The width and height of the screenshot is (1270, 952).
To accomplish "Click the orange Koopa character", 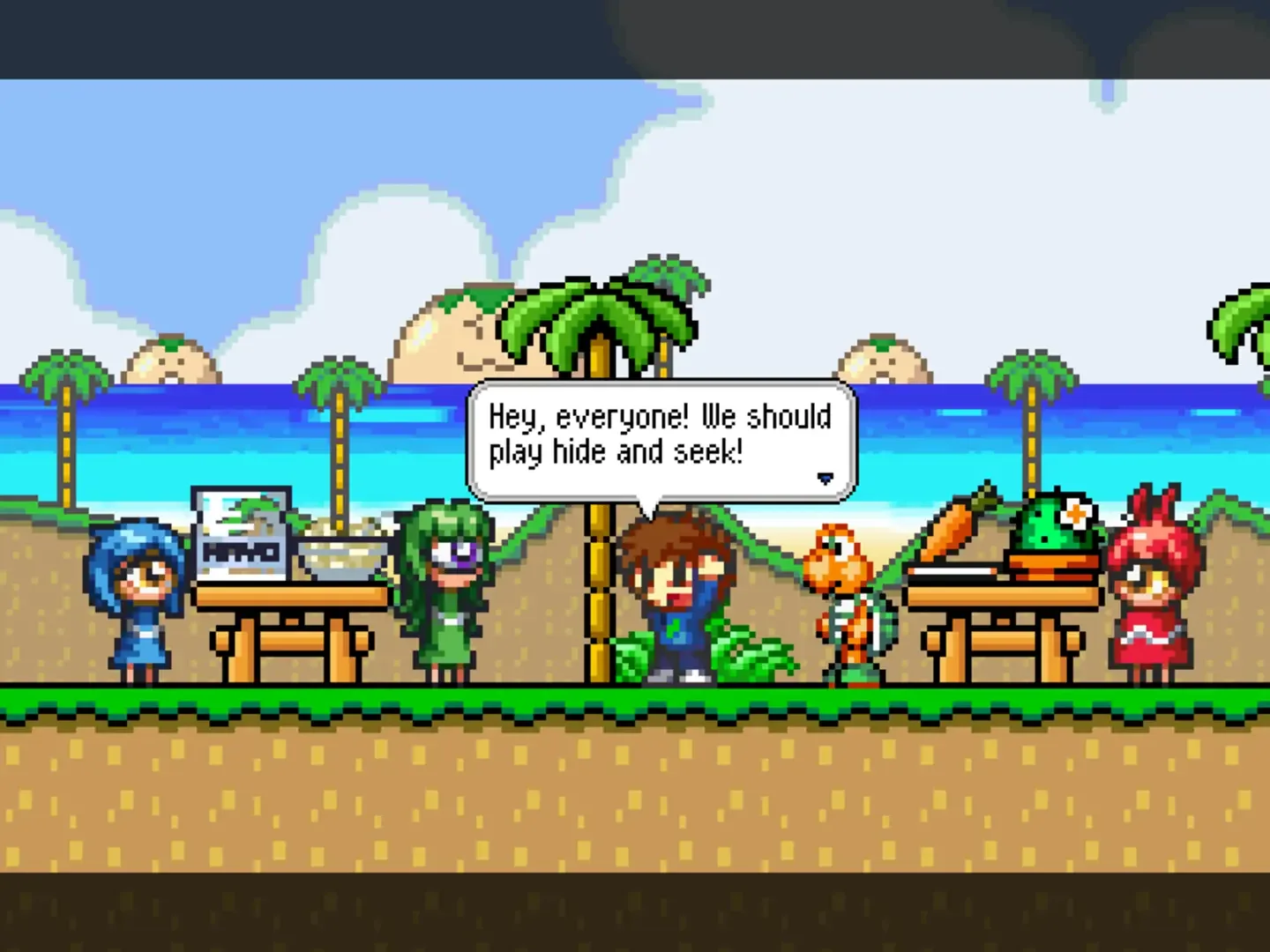I will tap(847, 599).
